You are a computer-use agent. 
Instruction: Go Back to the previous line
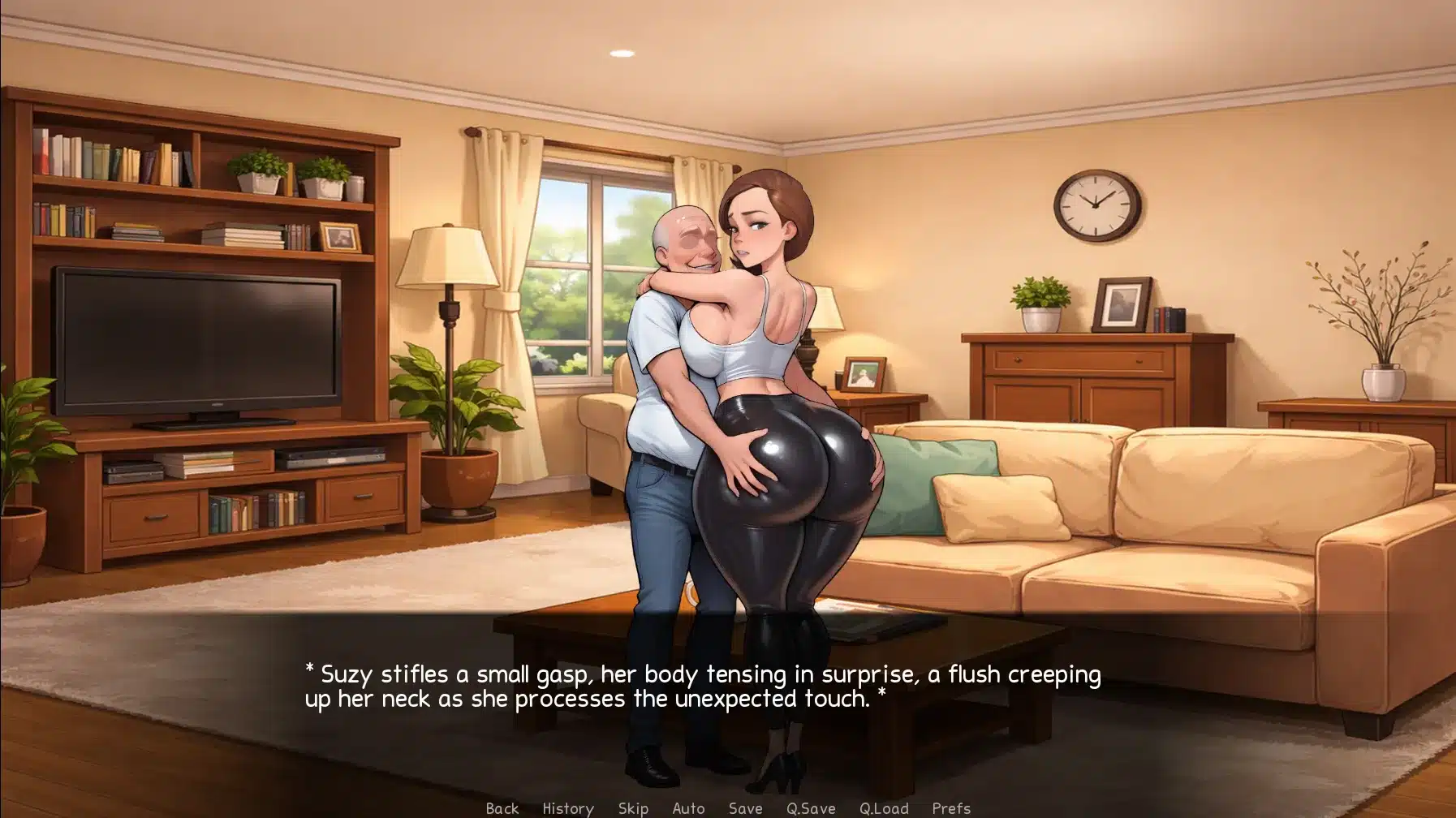tap(502, 808)
